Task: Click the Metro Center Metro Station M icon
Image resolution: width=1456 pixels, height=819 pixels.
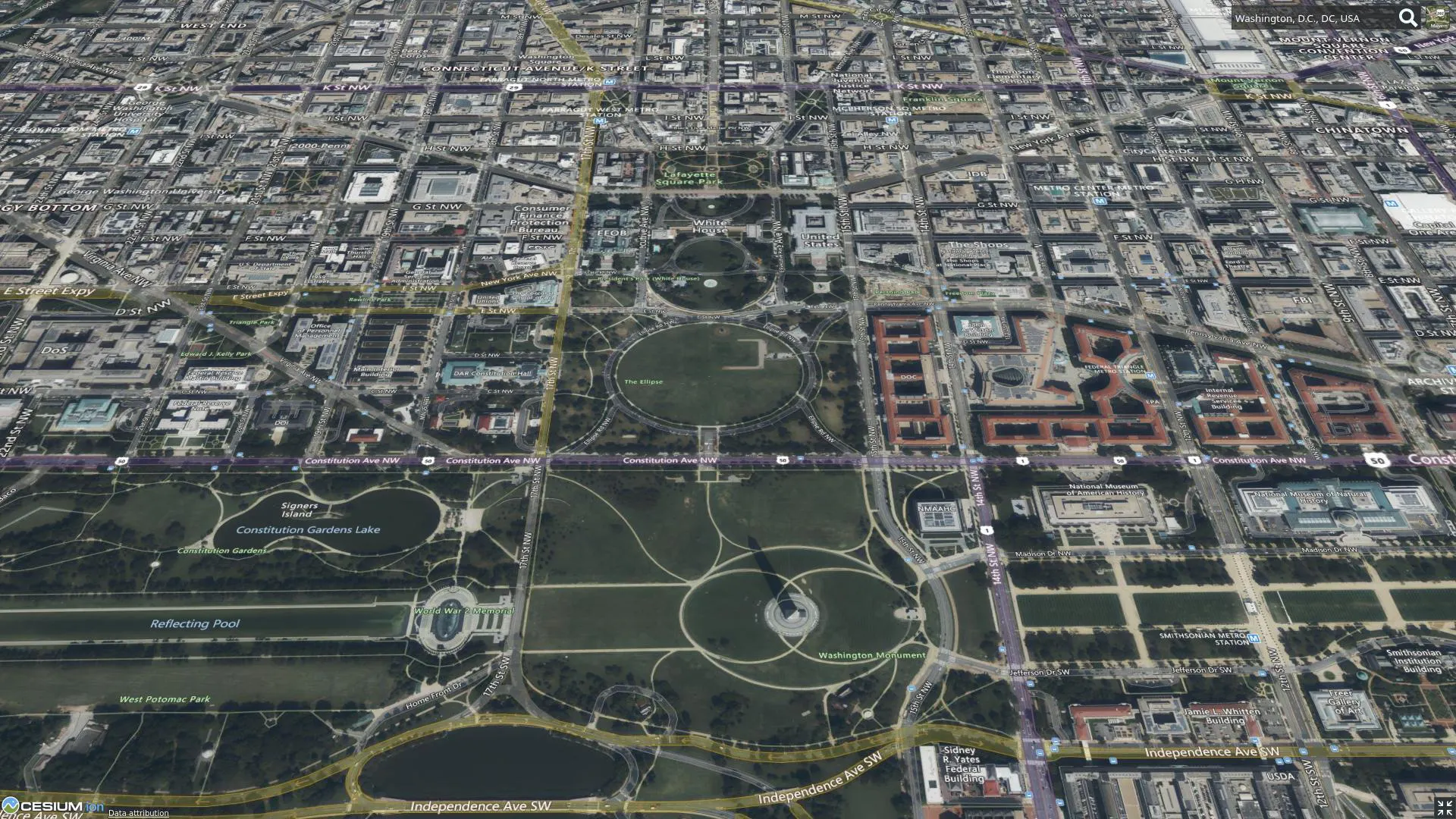Action: pyautogui.click(x=1100, y=202)
